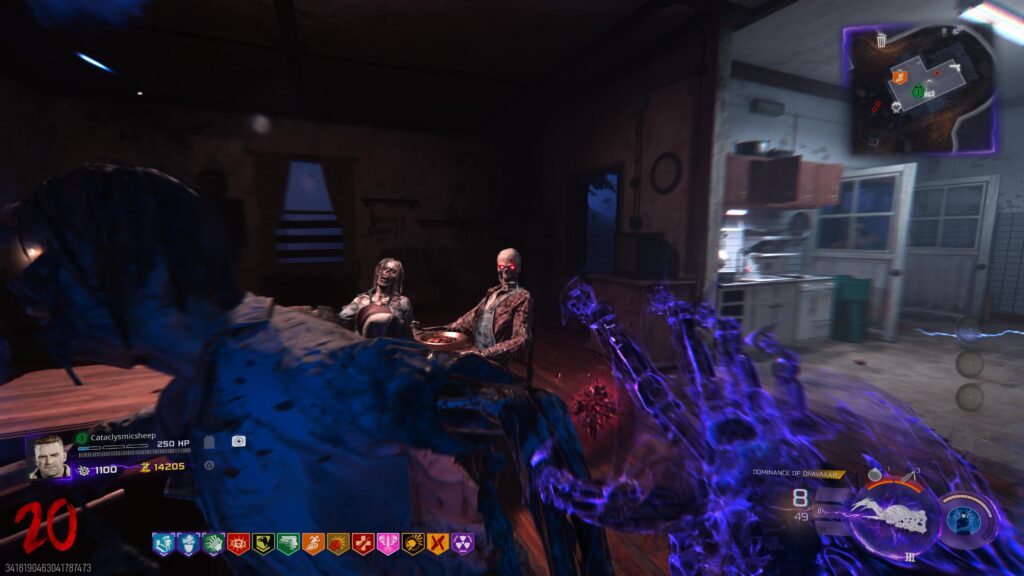Open the minimap in the corner
1024x576 pixels.
pos(920,90)
